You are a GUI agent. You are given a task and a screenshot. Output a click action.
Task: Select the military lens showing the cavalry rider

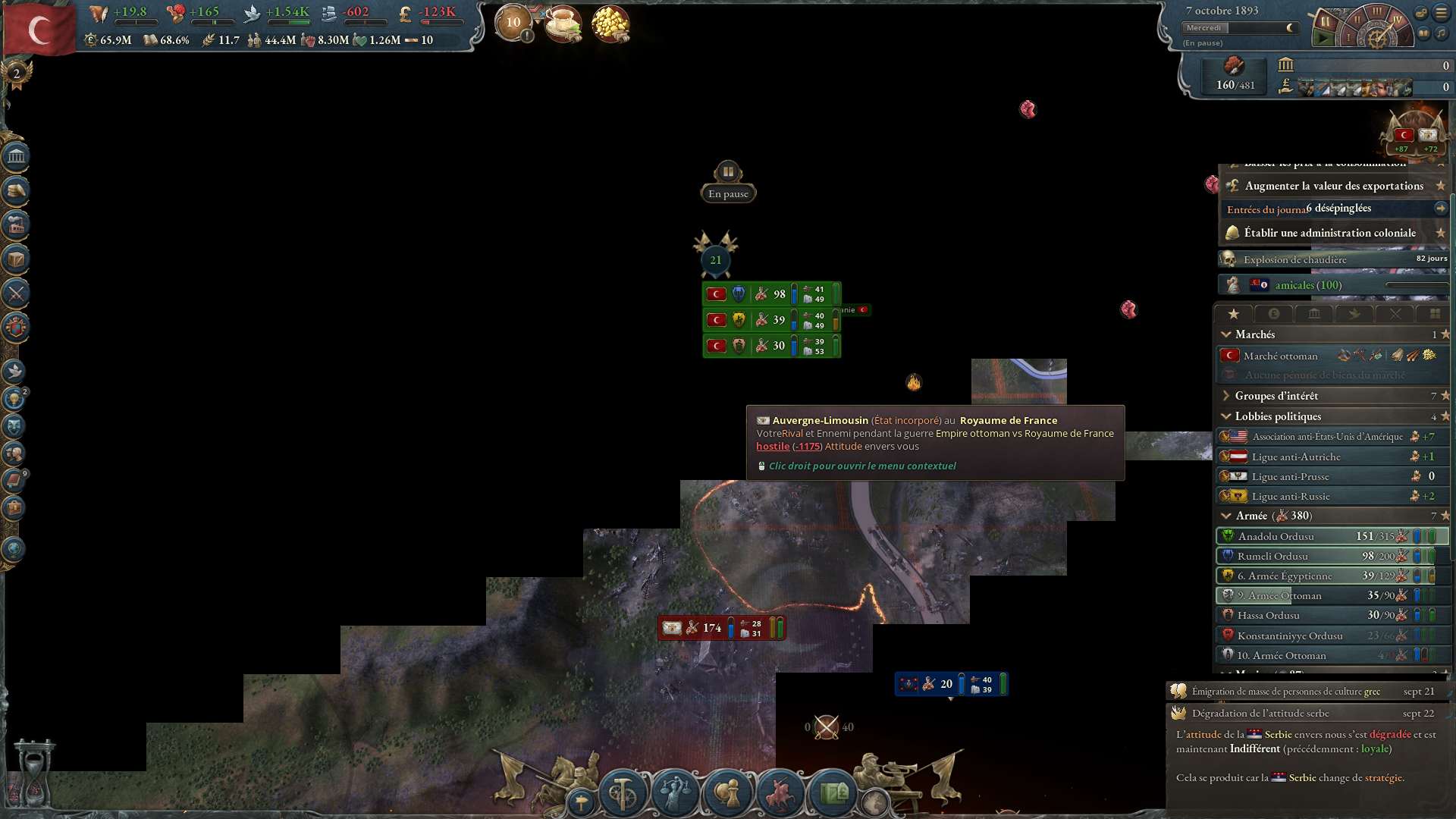[x=780, y=791]
